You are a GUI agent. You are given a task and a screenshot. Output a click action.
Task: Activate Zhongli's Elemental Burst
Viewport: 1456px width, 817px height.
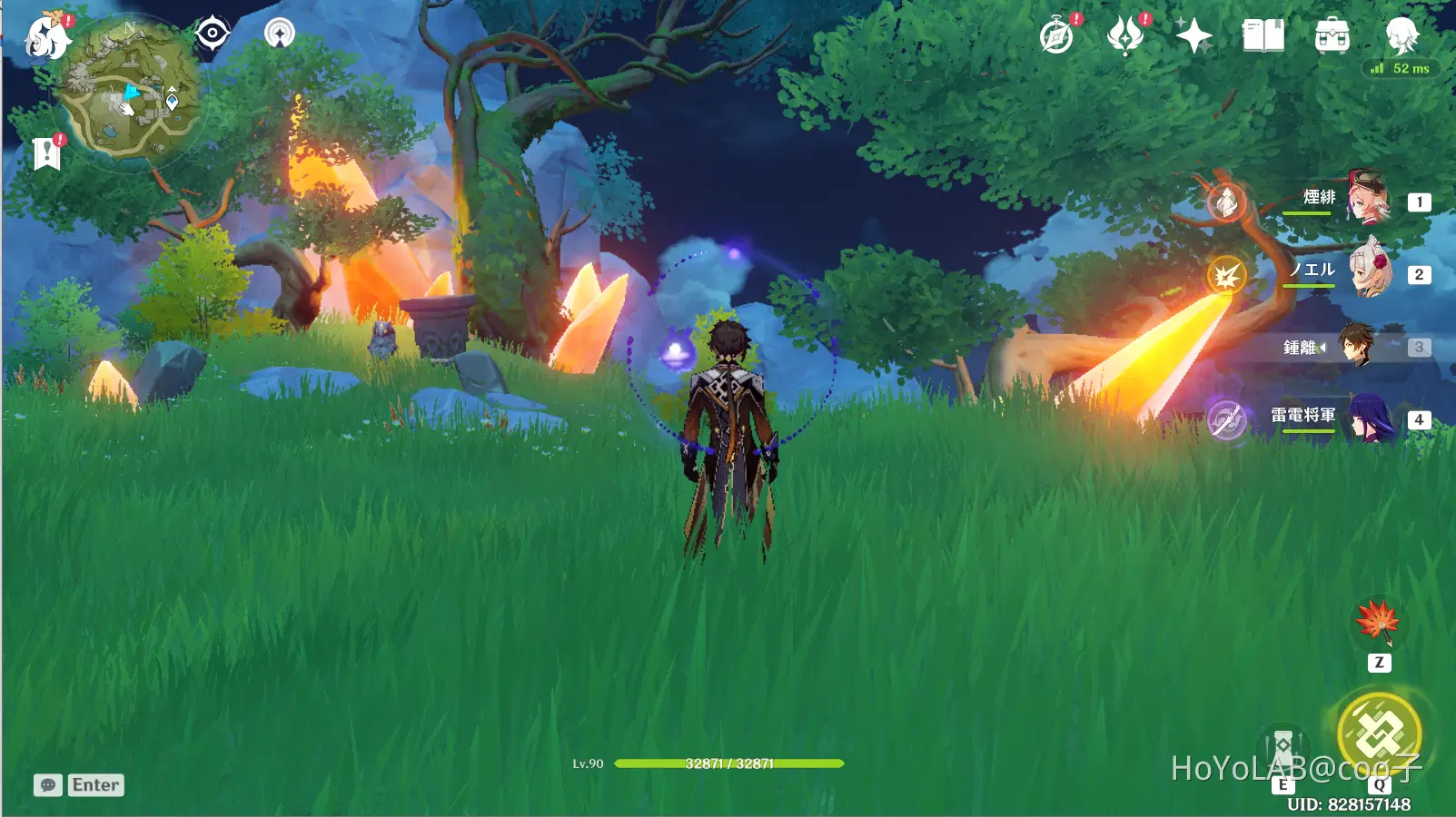click(x=1379, y=733)
